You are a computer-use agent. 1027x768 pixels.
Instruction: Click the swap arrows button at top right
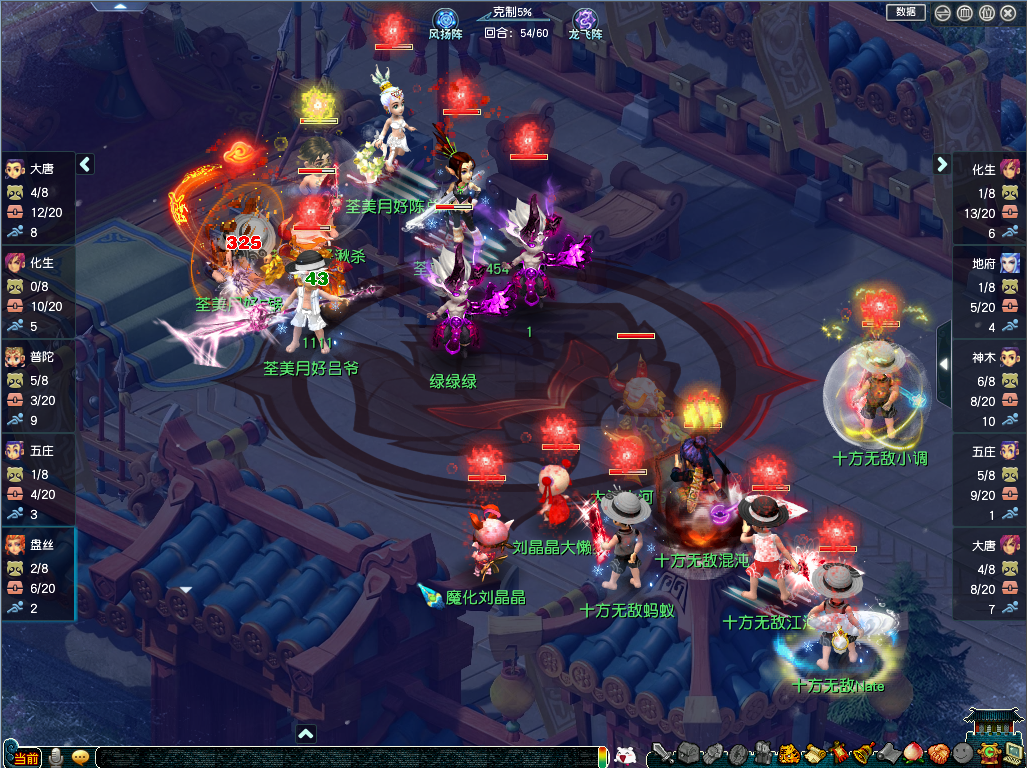943,13
